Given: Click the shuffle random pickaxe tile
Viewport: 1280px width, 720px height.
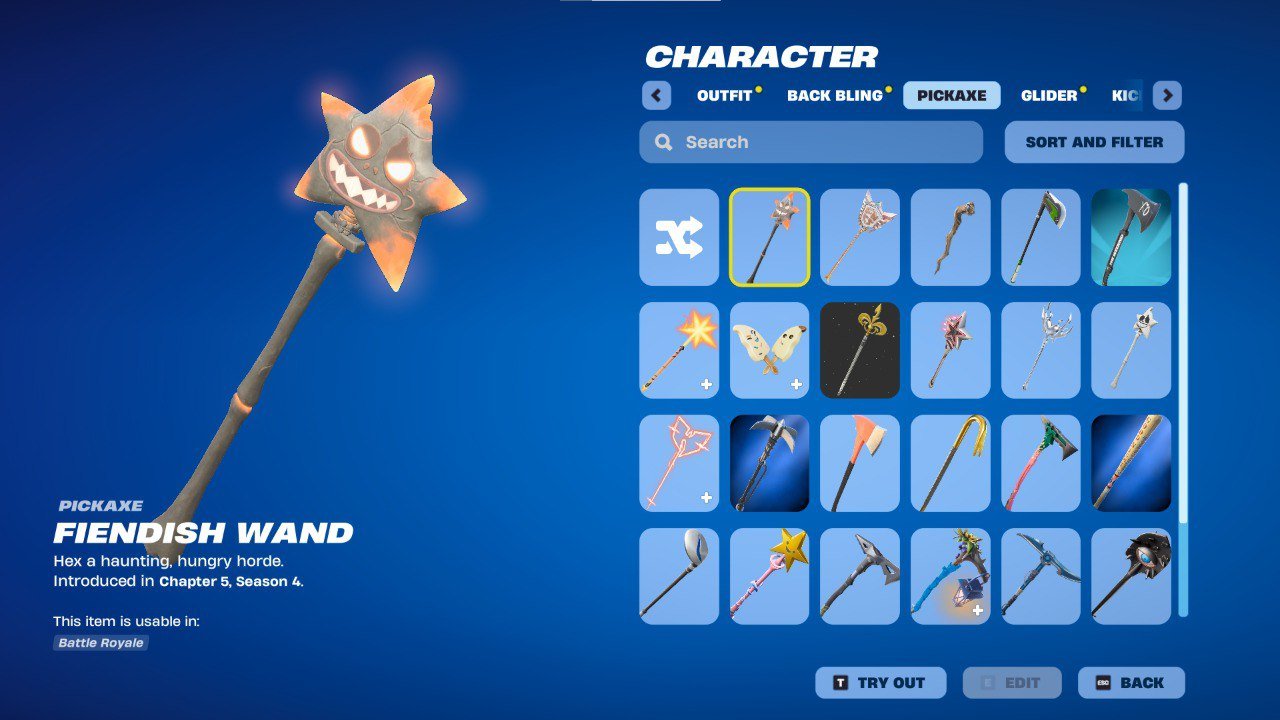Looking at the screenshot, I should point(678,238).
